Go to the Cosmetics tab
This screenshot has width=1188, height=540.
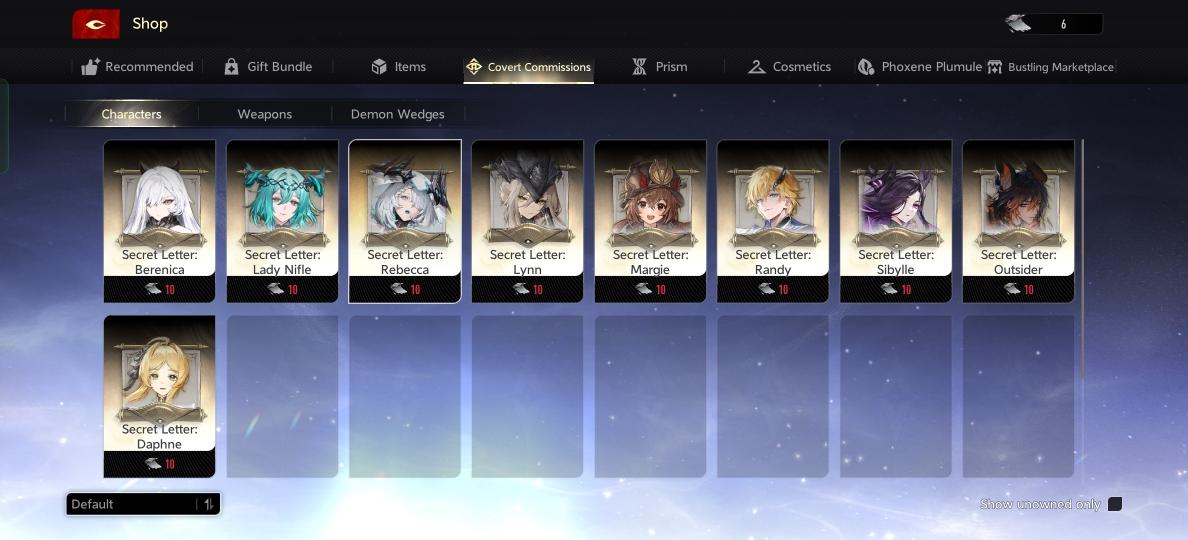(x=789, y=67)
